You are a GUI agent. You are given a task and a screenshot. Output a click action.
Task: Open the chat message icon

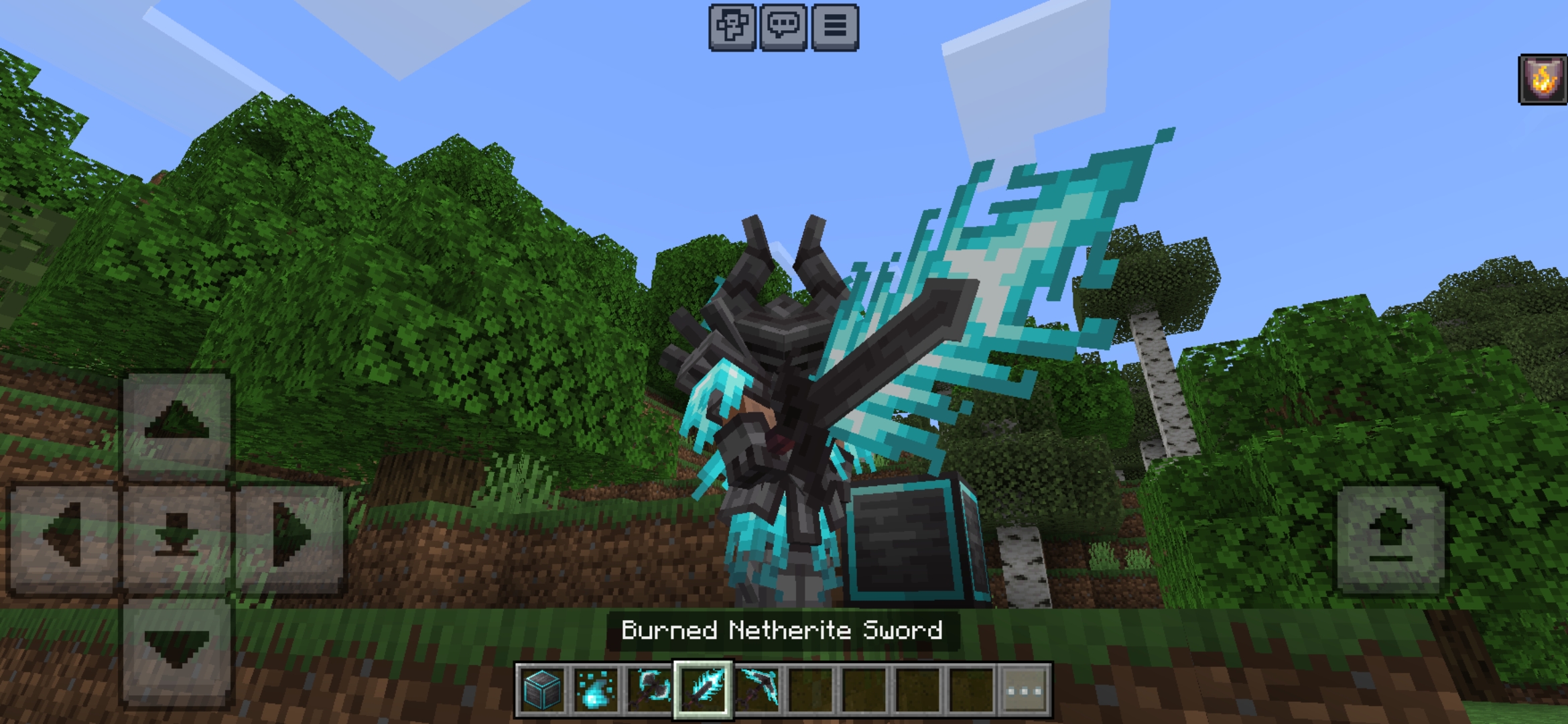click(784, 28)
